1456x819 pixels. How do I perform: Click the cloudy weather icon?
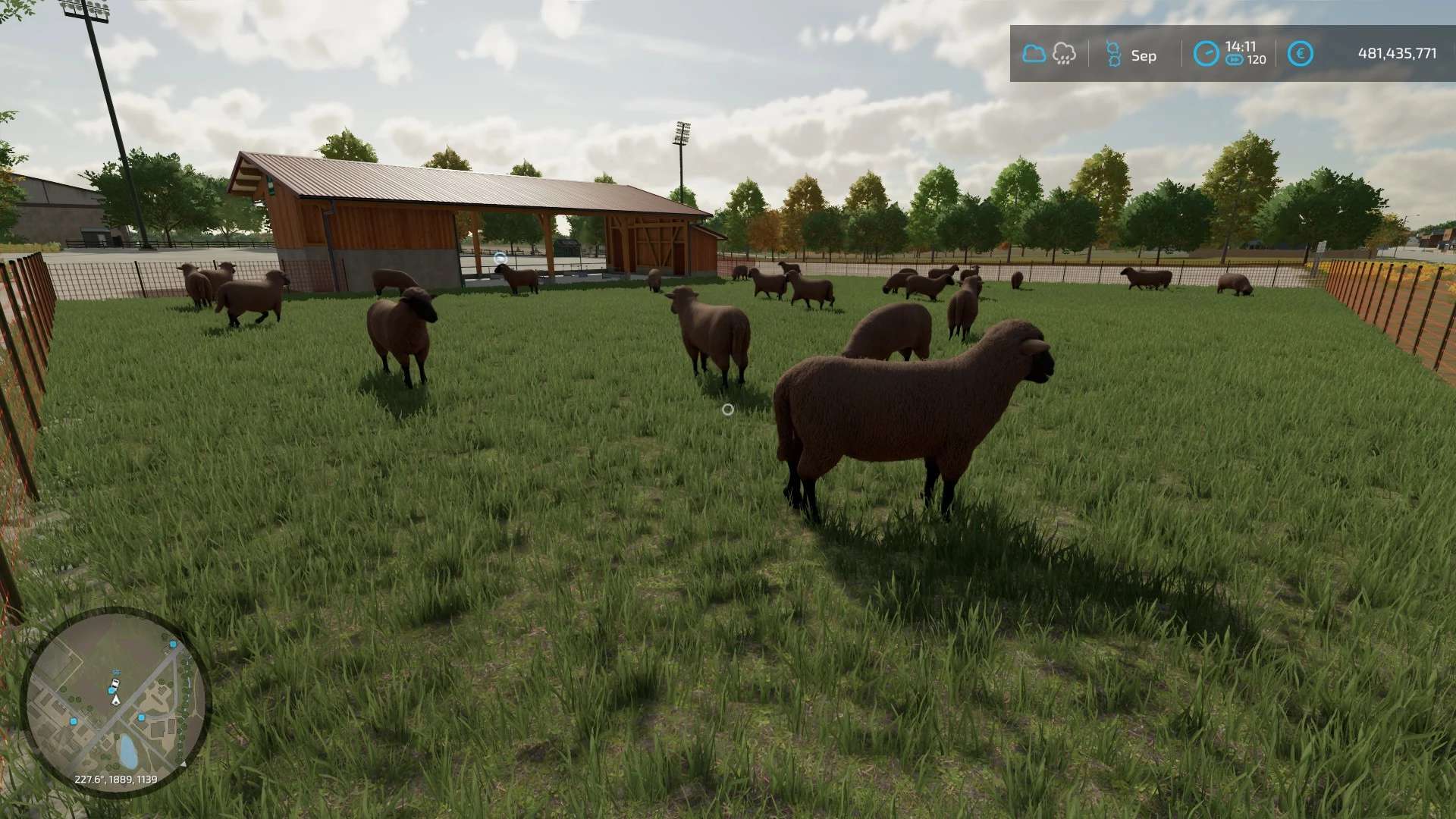(1034, 54)
